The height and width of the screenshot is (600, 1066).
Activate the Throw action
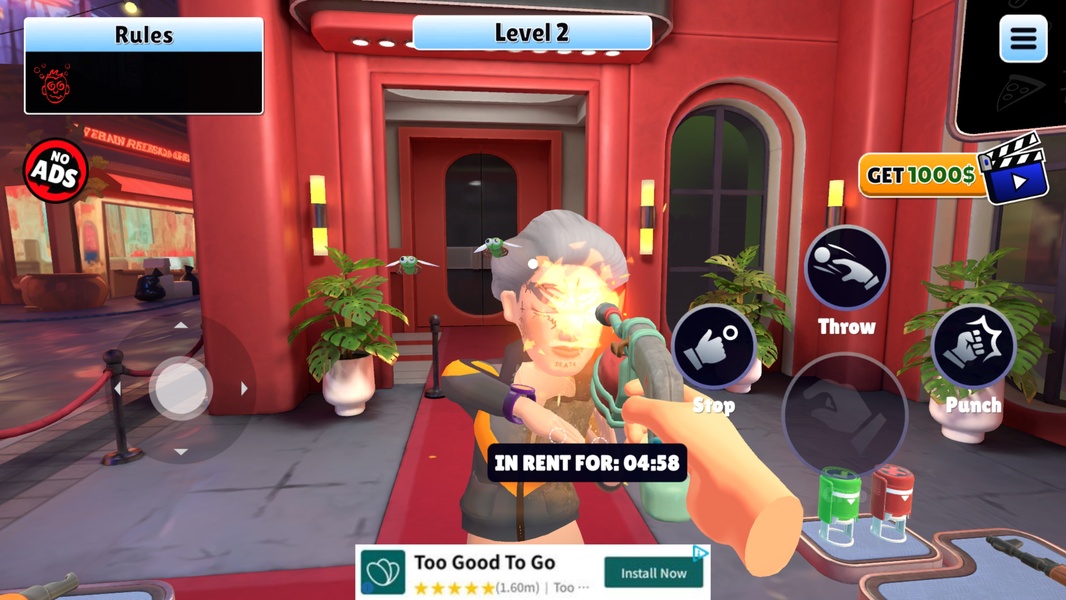click(x=846, y=268)
